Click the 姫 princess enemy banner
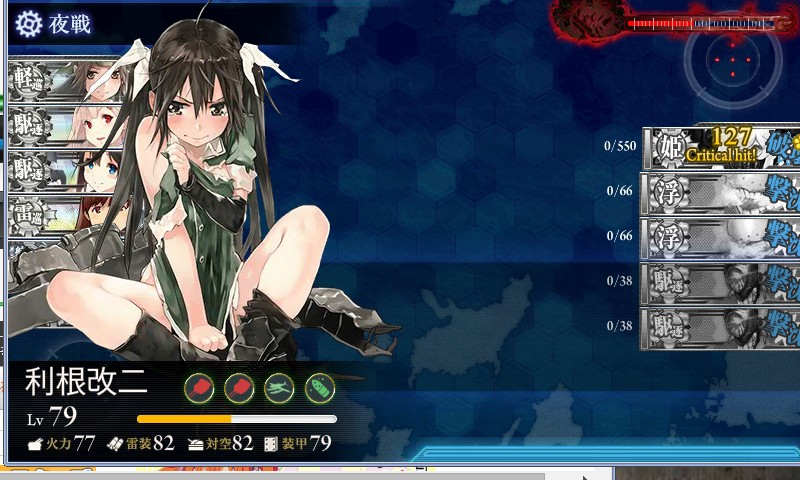Image resolution: width=800 pixels, height=480 pixels. pos(722,148)
